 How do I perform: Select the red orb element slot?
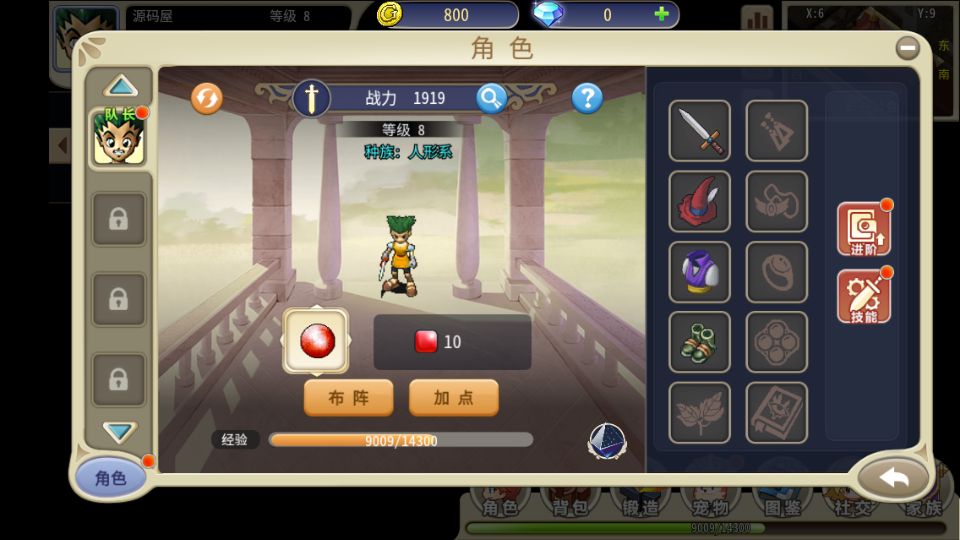pos(317,341)
